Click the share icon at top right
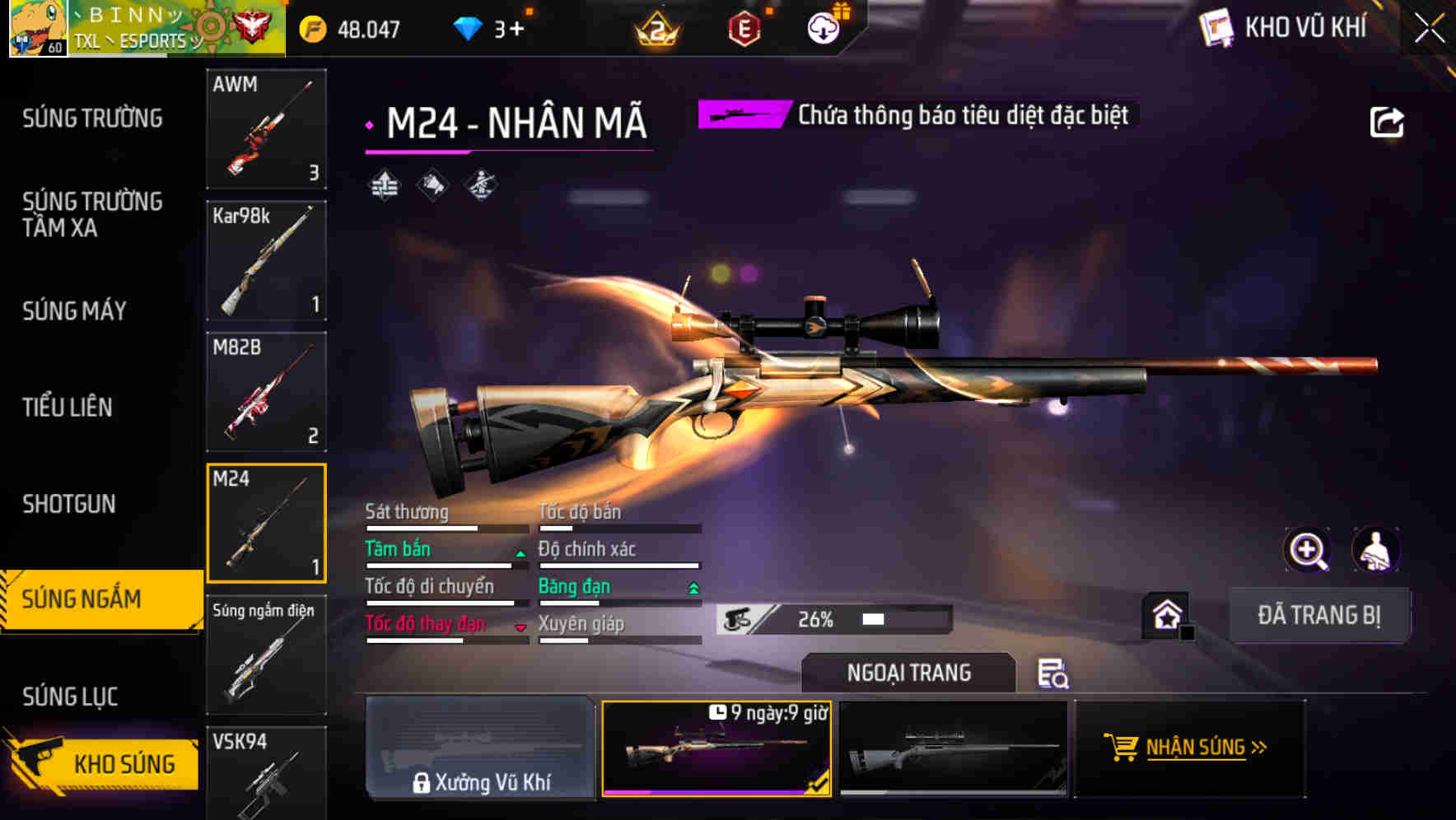This screenshot has width=1456, height=820. [x=1387, y=121]
